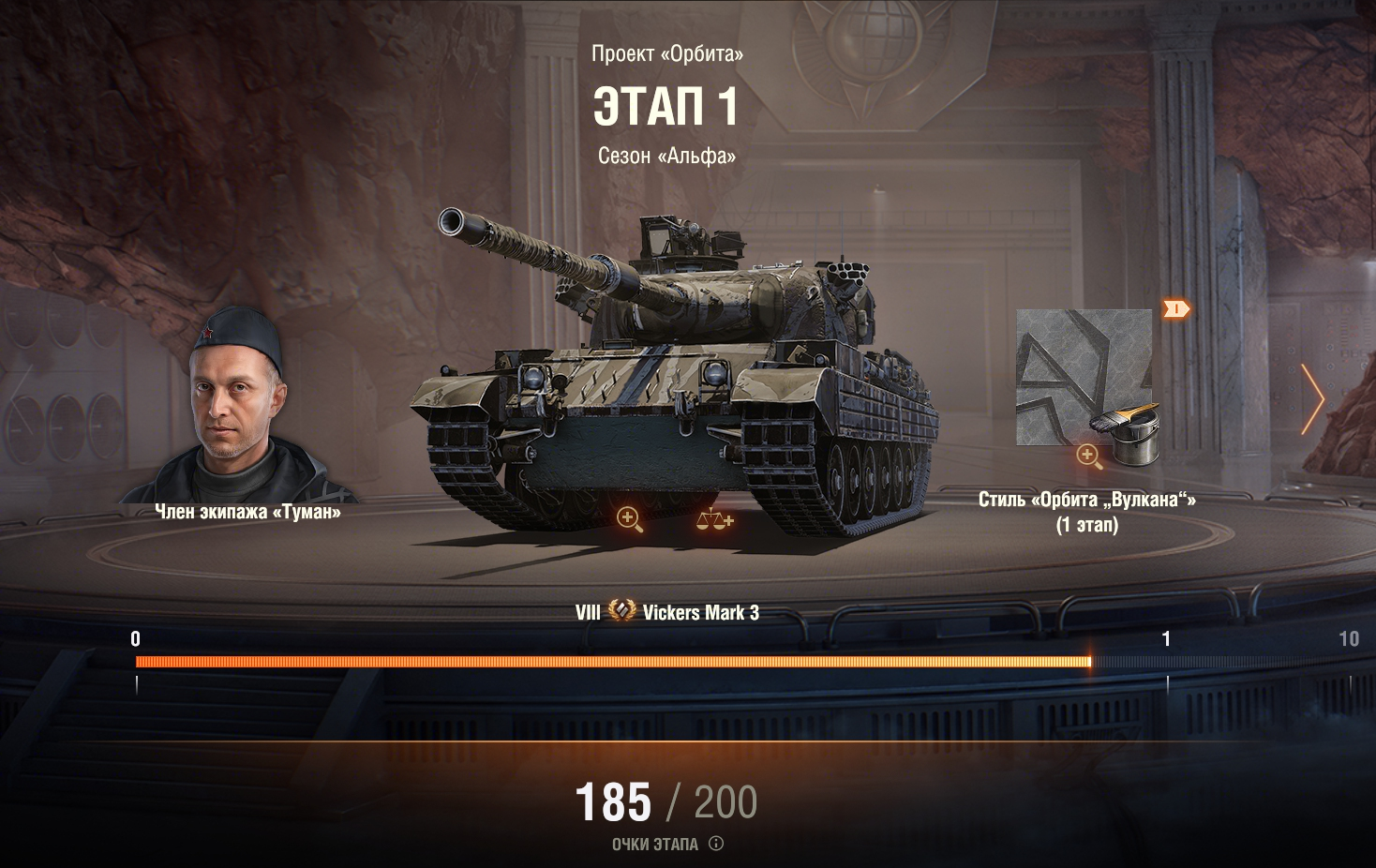Show info about stage points (очки этапа)
Viewport: 1376px width, 868px height.
716,844
